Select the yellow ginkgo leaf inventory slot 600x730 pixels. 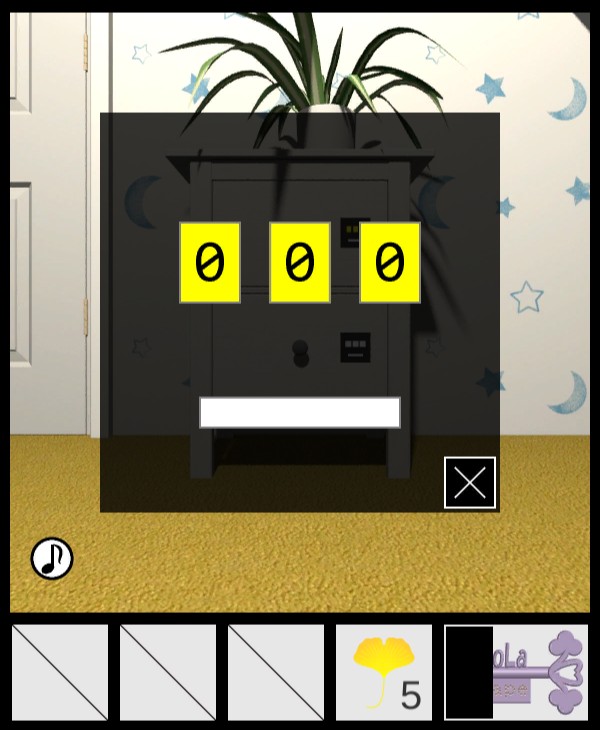384,672
